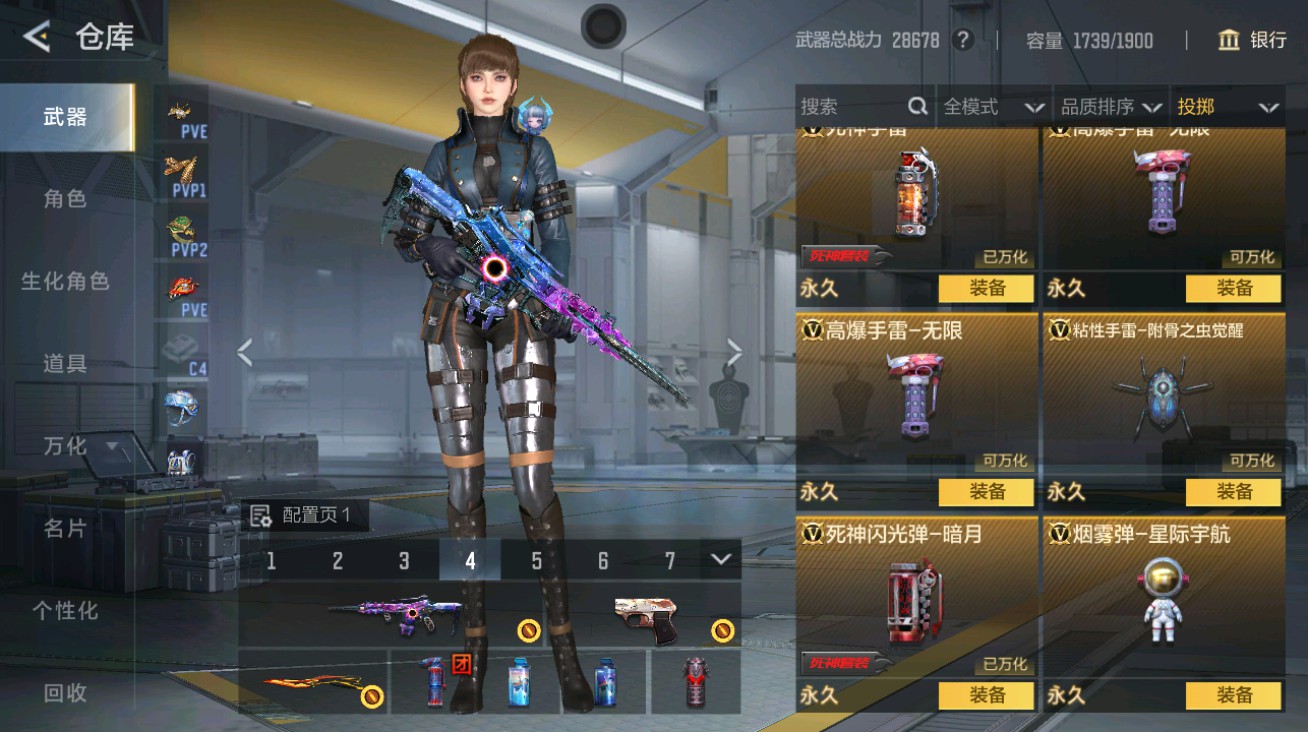Equip the 死神闪光弹-暗月 flashbang
The image size is (1308, 732).
(x=986, y=695)
